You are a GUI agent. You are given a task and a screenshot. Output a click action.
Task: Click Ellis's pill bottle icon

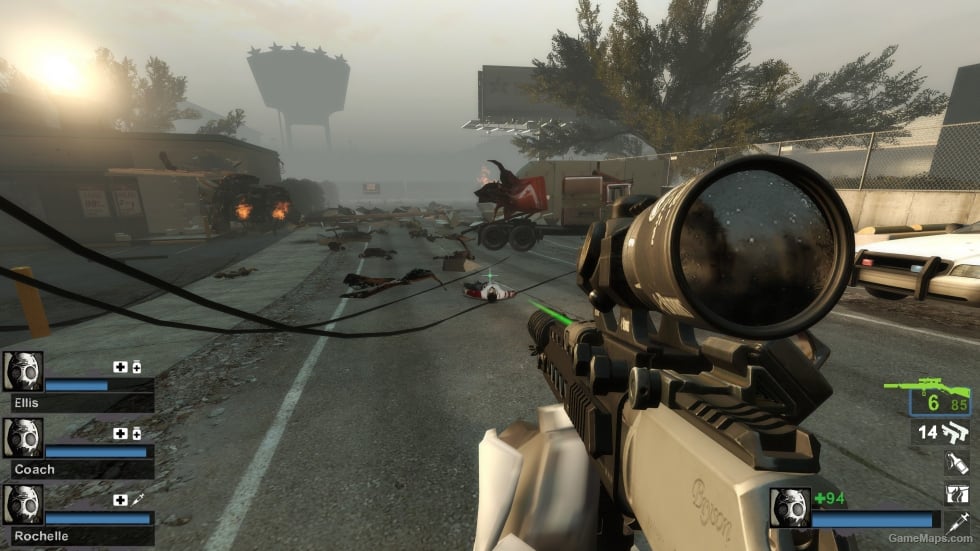tap(136, 367)
